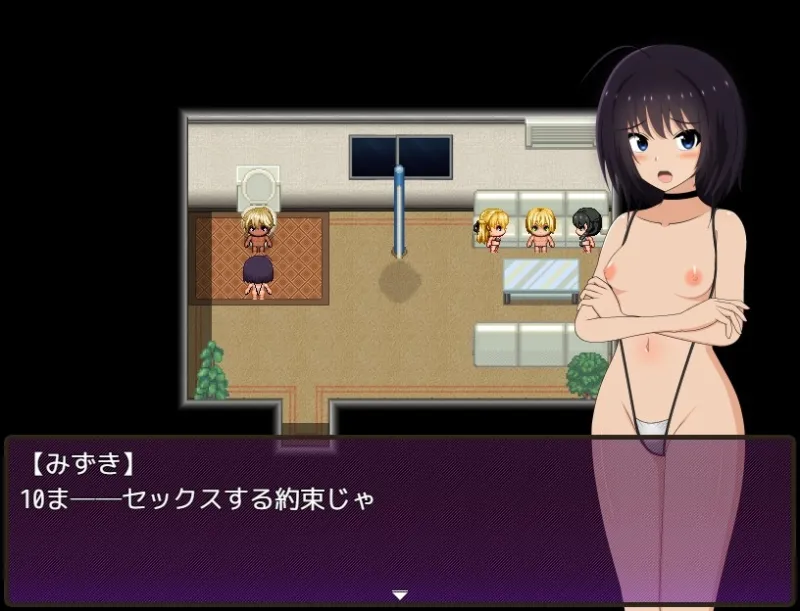Click the dialogue continue arrow indicator

400,595
